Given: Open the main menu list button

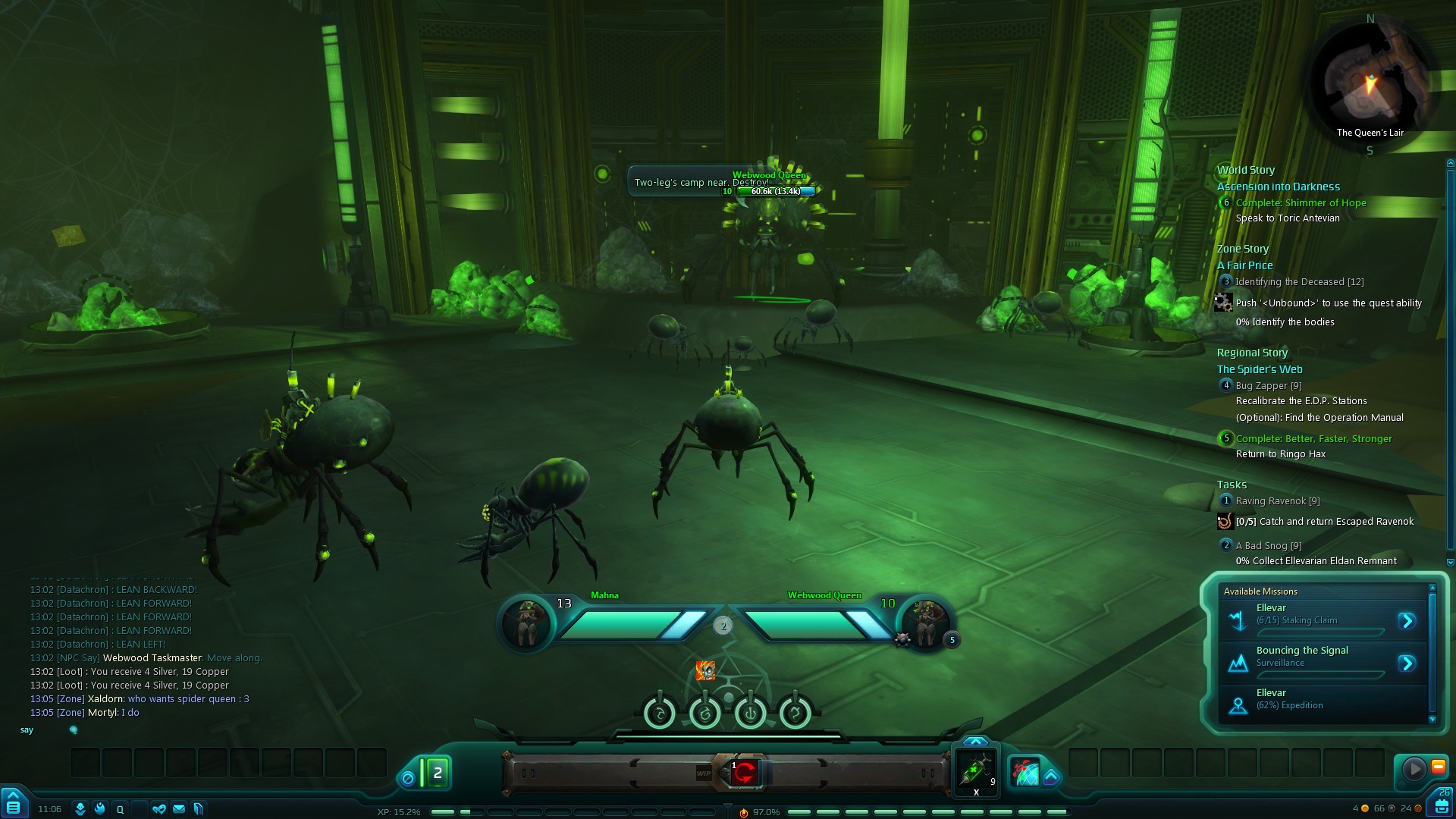Looking at the screenshot, I should click(14, 805).
